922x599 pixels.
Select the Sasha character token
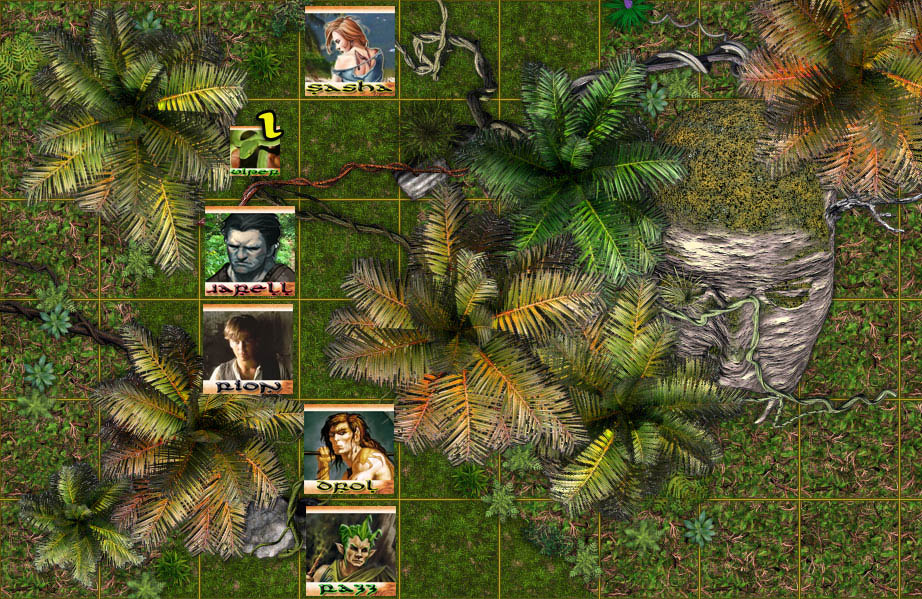click(349, 50)
